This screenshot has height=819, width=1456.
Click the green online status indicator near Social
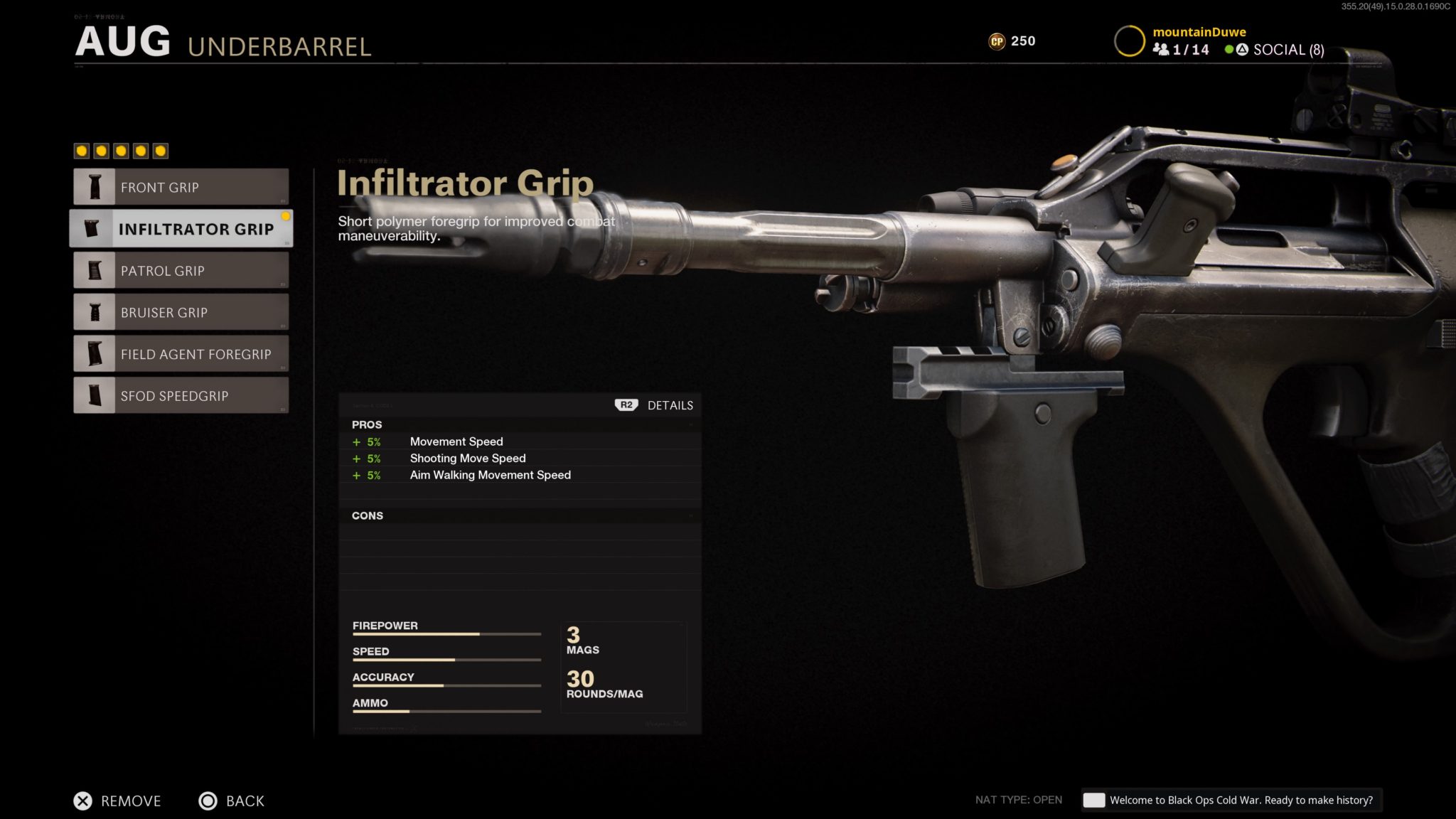pyautogui.click(x=1227, y=50)
